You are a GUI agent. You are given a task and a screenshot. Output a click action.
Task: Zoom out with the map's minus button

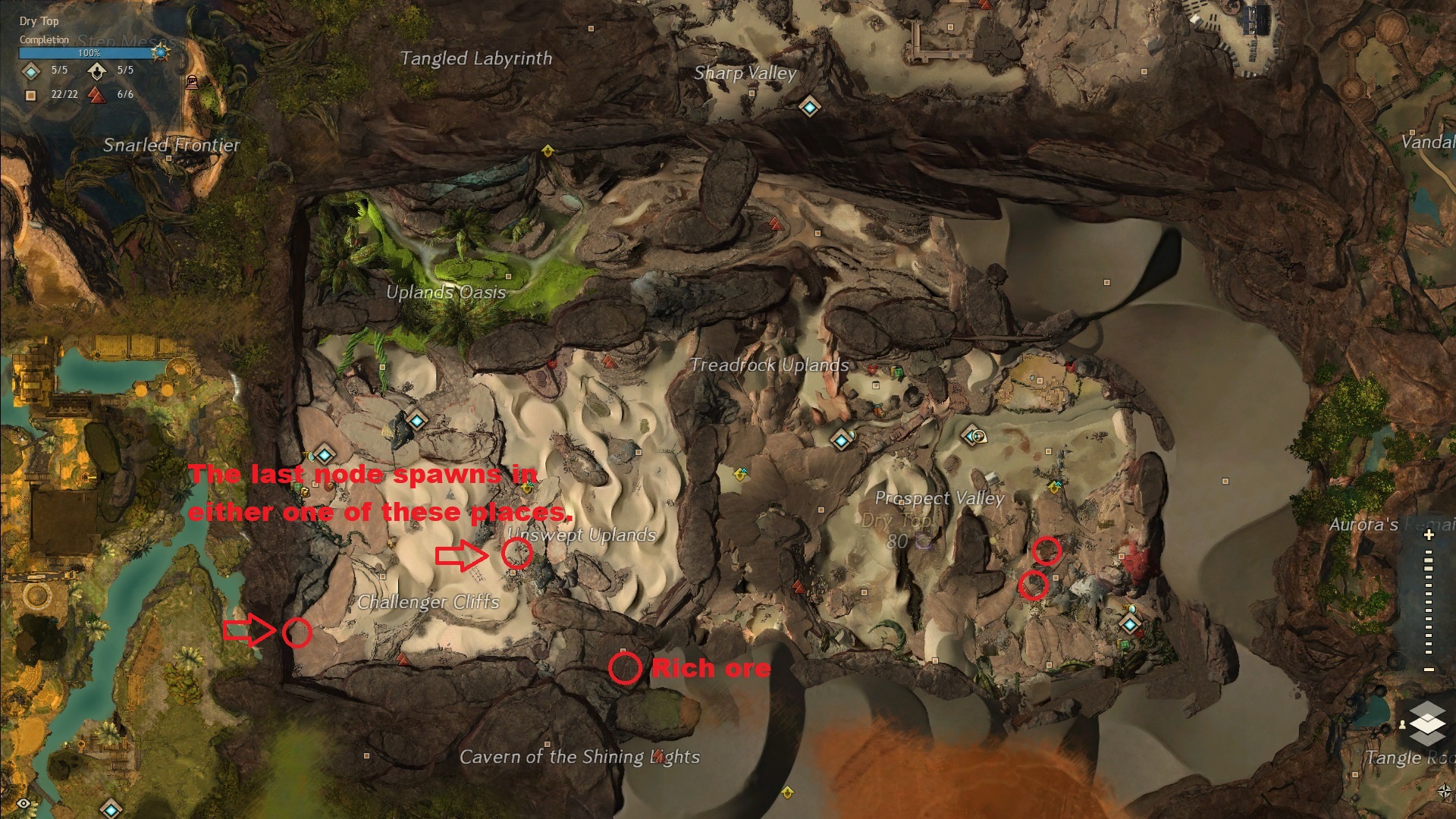(x=1429, y=670)
